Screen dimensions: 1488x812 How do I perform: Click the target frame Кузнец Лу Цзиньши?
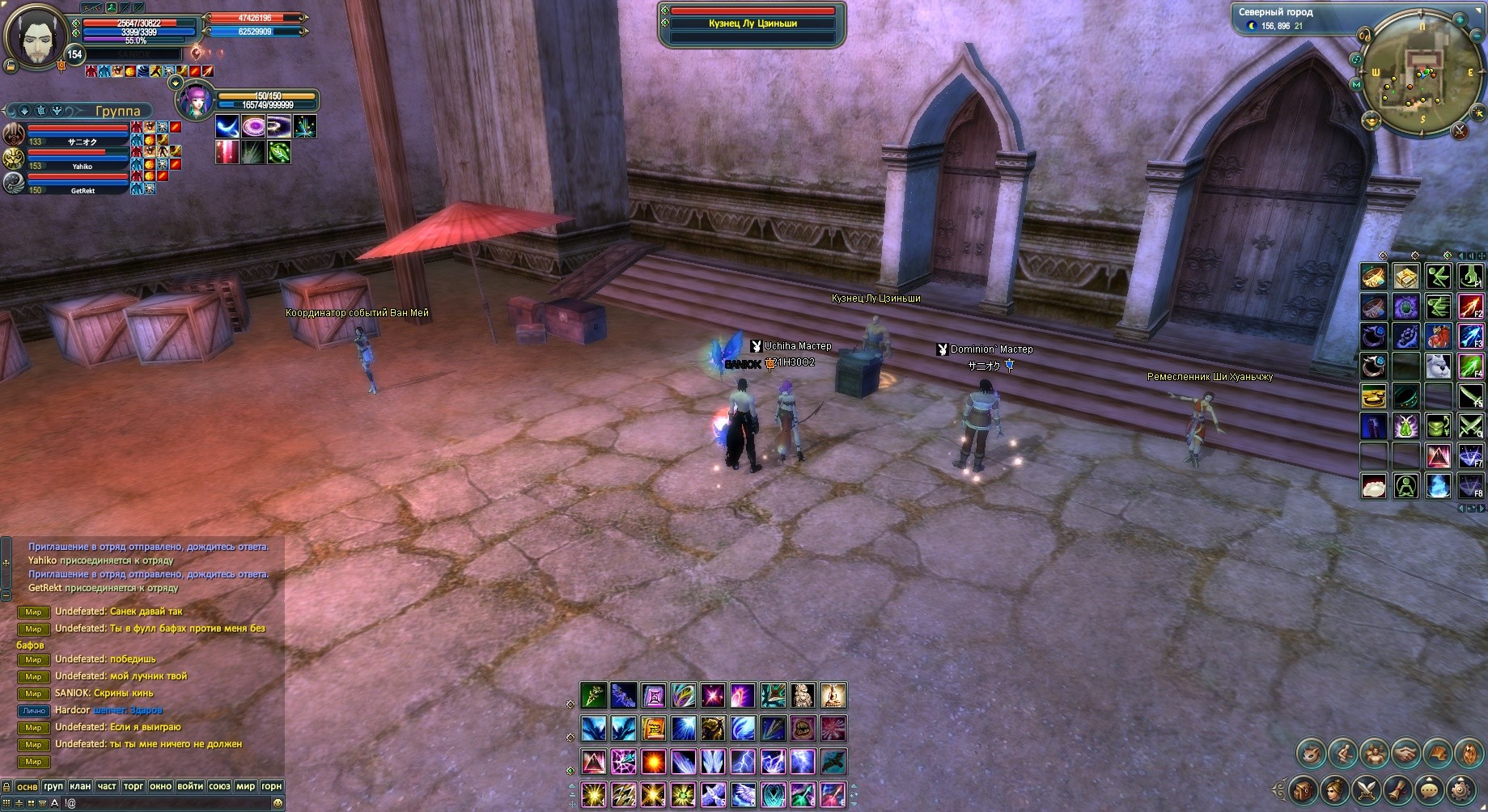pos(752,23)
